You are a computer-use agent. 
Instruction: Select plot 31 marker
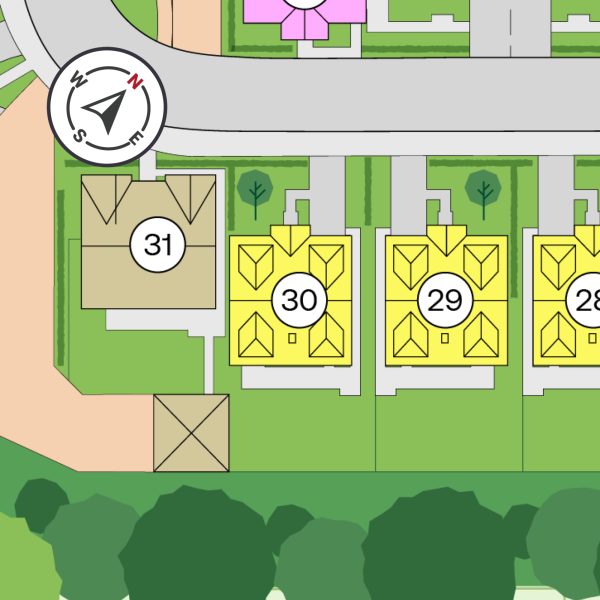[x=158, y=244]
